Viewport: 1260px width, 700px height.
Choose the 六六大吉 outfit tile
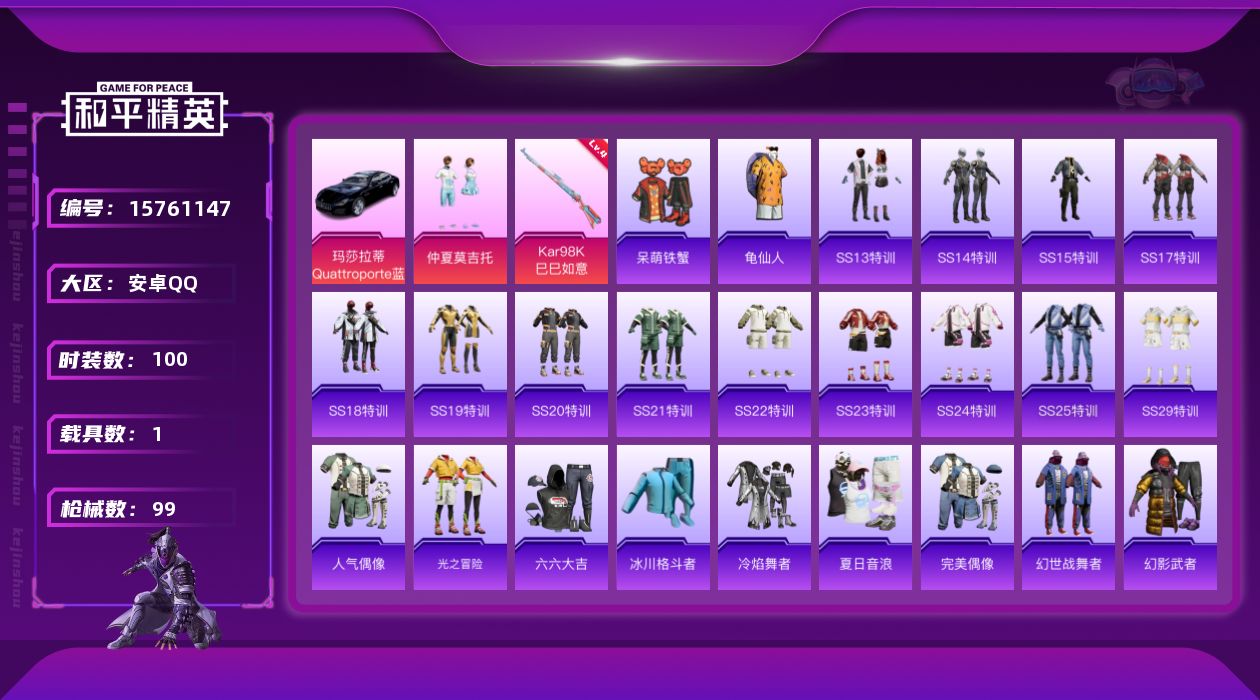click(x=561, y=517)
